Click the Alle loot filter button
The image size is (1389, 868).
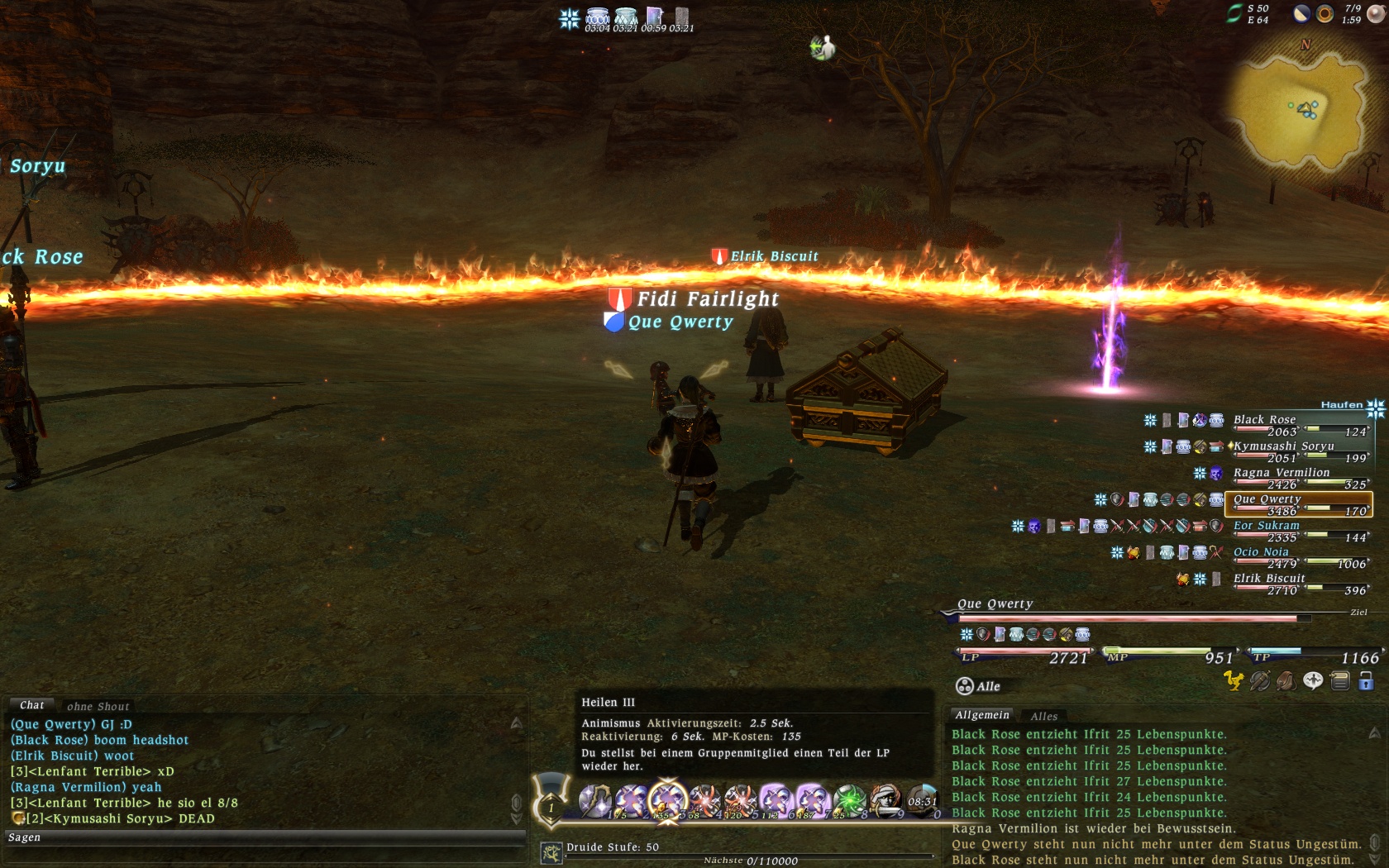tap(979, 686)
